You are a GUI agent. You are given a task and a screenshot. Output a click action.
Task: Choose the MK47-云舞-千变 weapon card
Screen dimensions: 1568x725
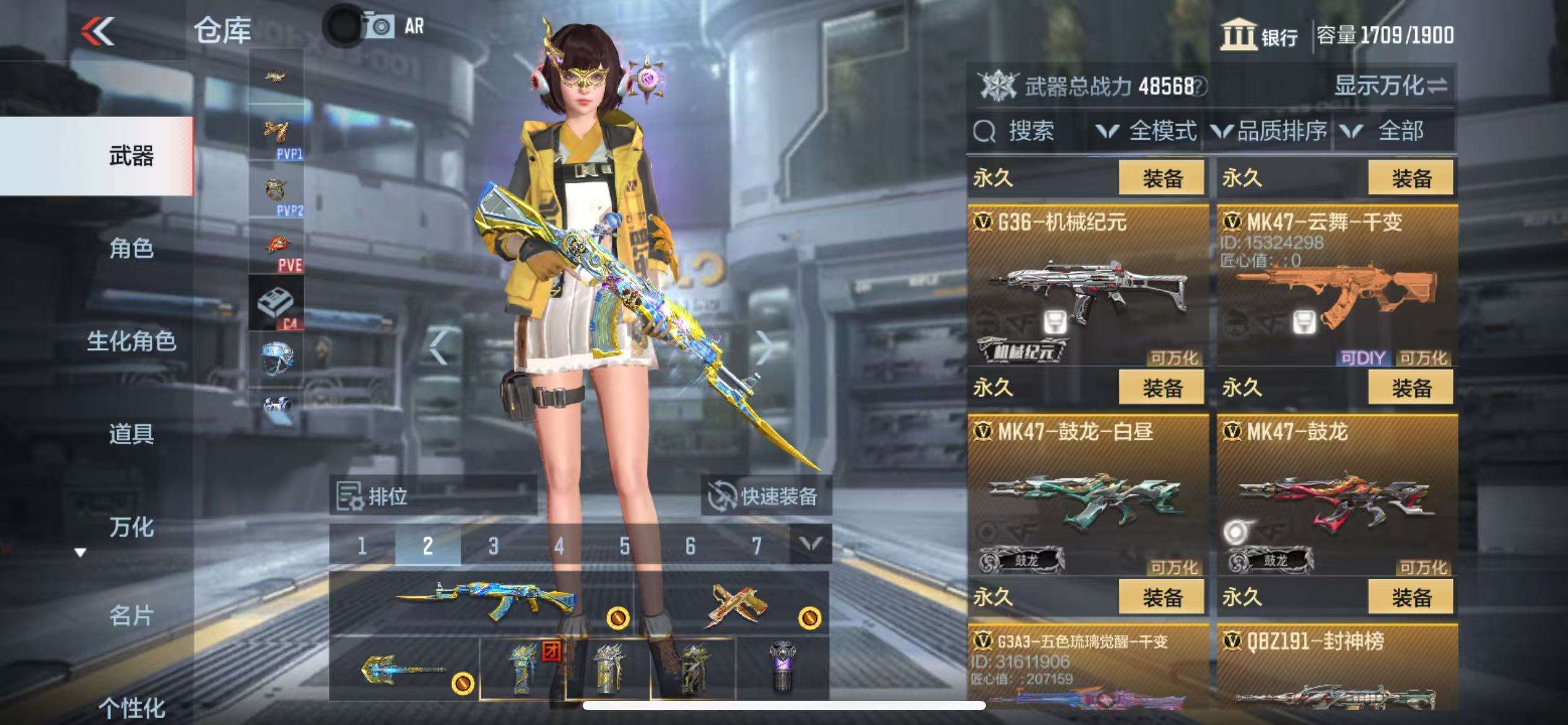pyautogui.click(x=1336, y=286)
